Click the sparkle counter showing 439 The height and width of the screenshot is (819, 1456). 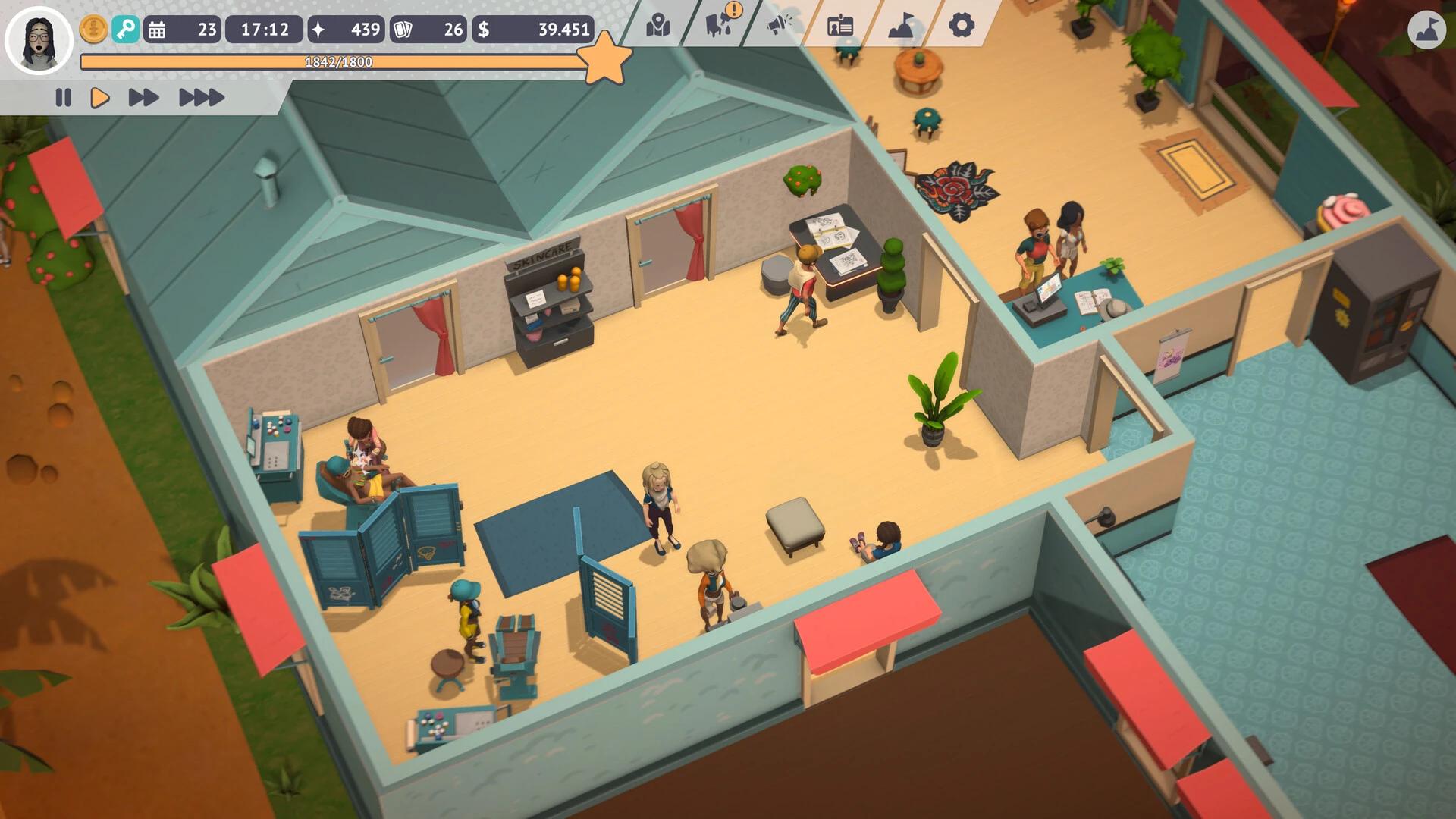coord(345,30)
